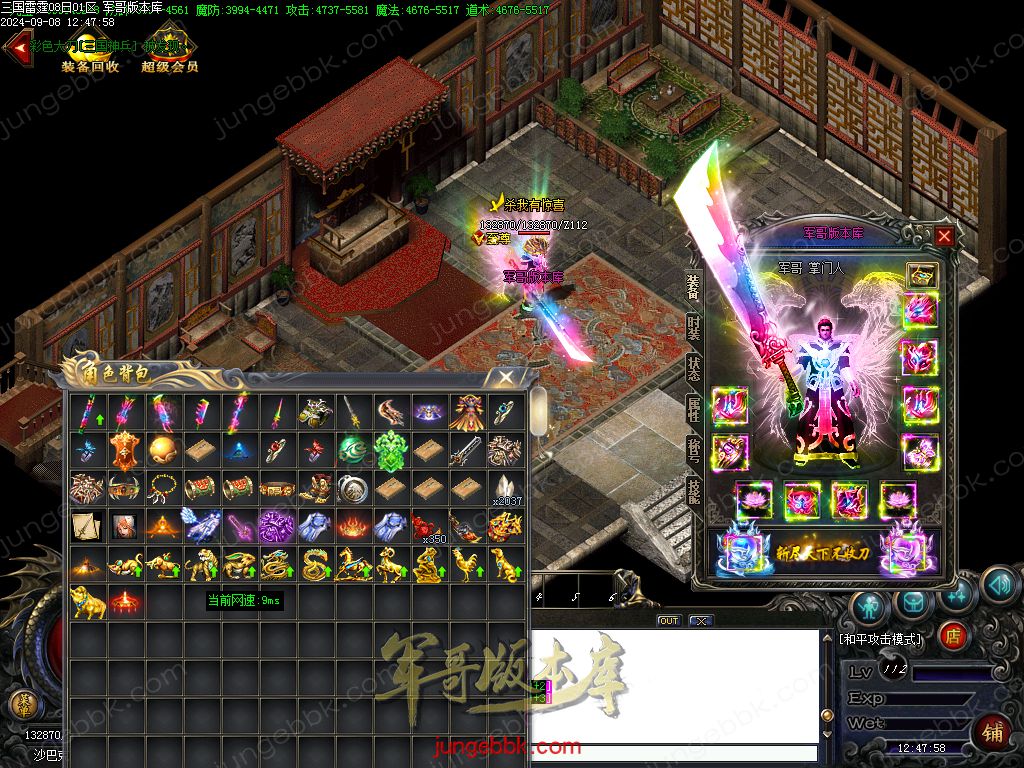
Task: Click the OUT button above chat
Action: coord(668,621)
